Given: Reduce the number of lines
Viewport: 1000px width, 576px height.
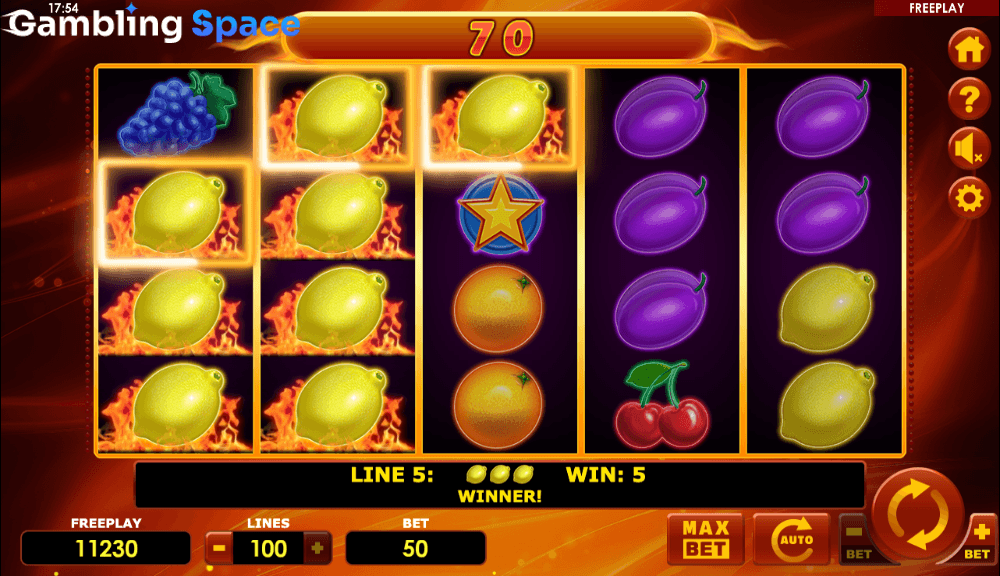Looking at the screenshot, I should (x=218, y=548).
